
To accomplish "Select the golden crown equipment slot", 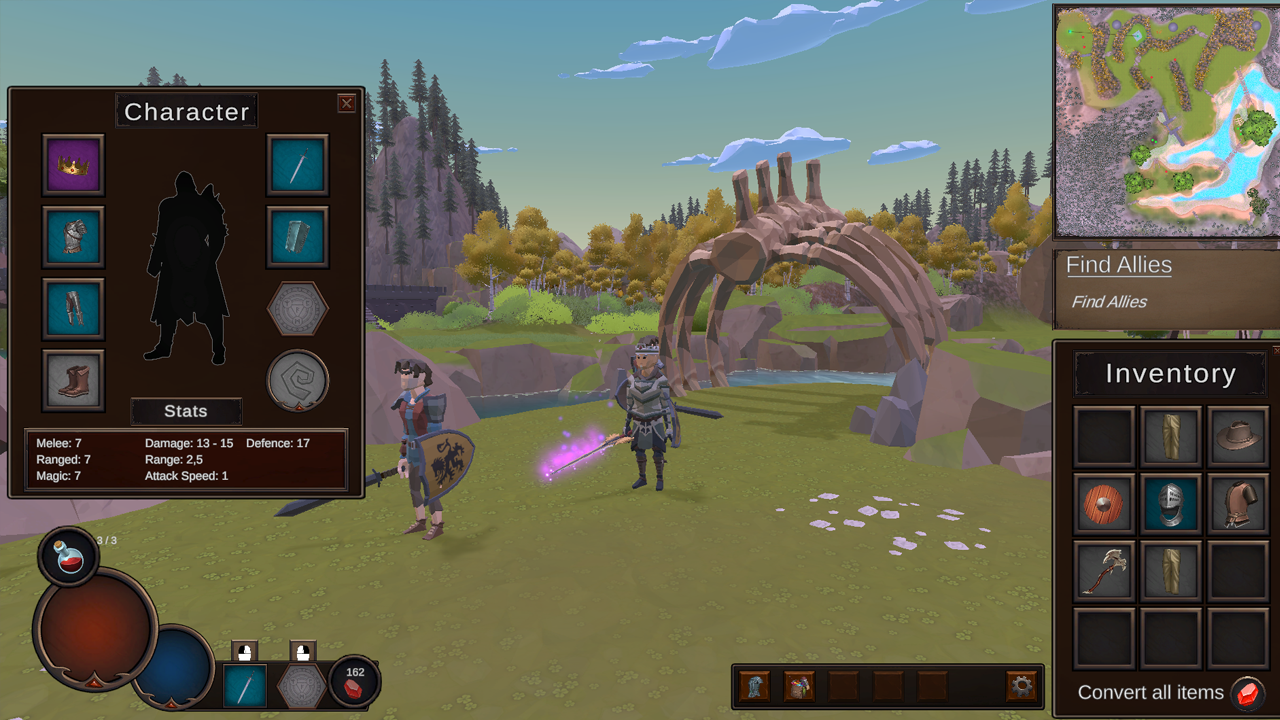I will click(73, 165).
